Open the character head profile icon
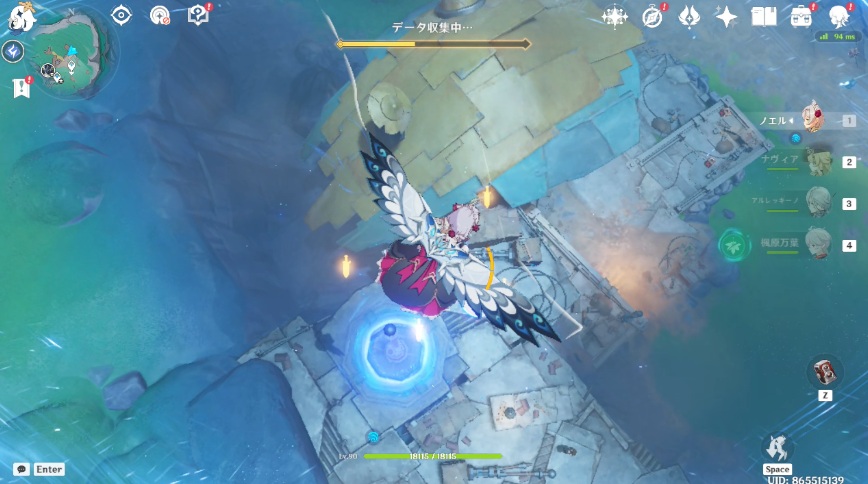 coord(839,16)
